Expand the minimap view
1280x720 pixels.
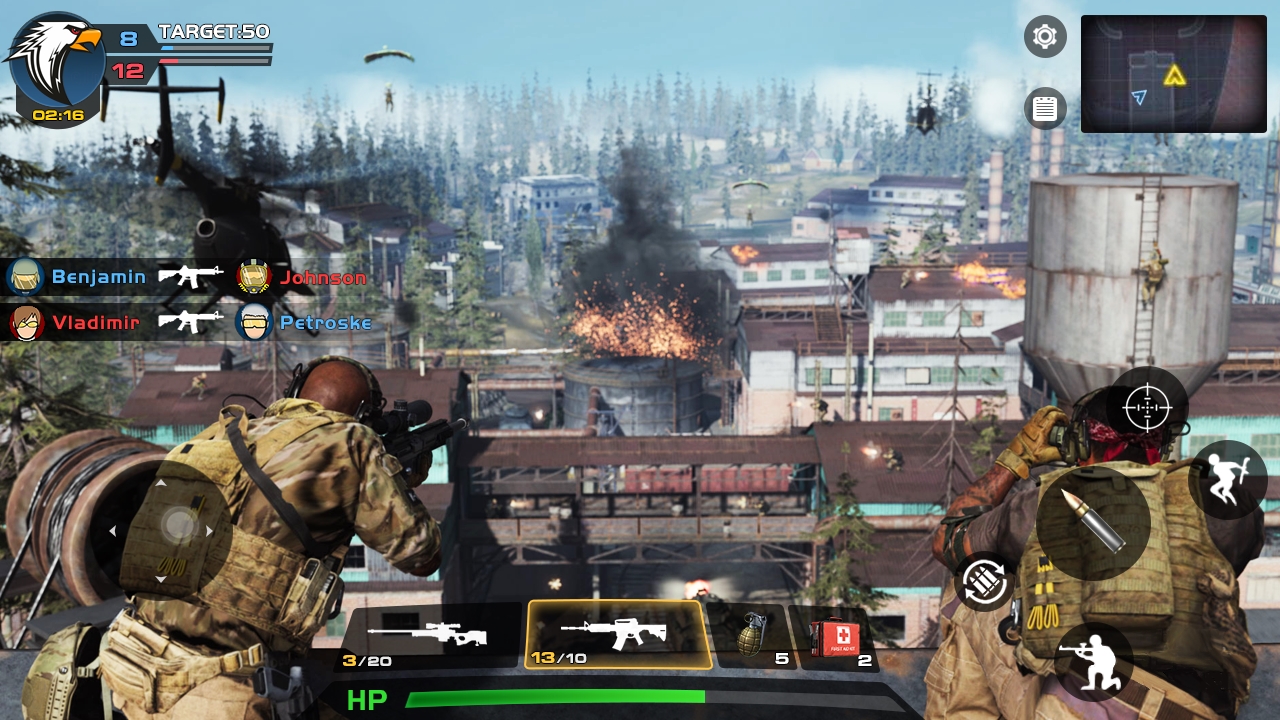1173,72
